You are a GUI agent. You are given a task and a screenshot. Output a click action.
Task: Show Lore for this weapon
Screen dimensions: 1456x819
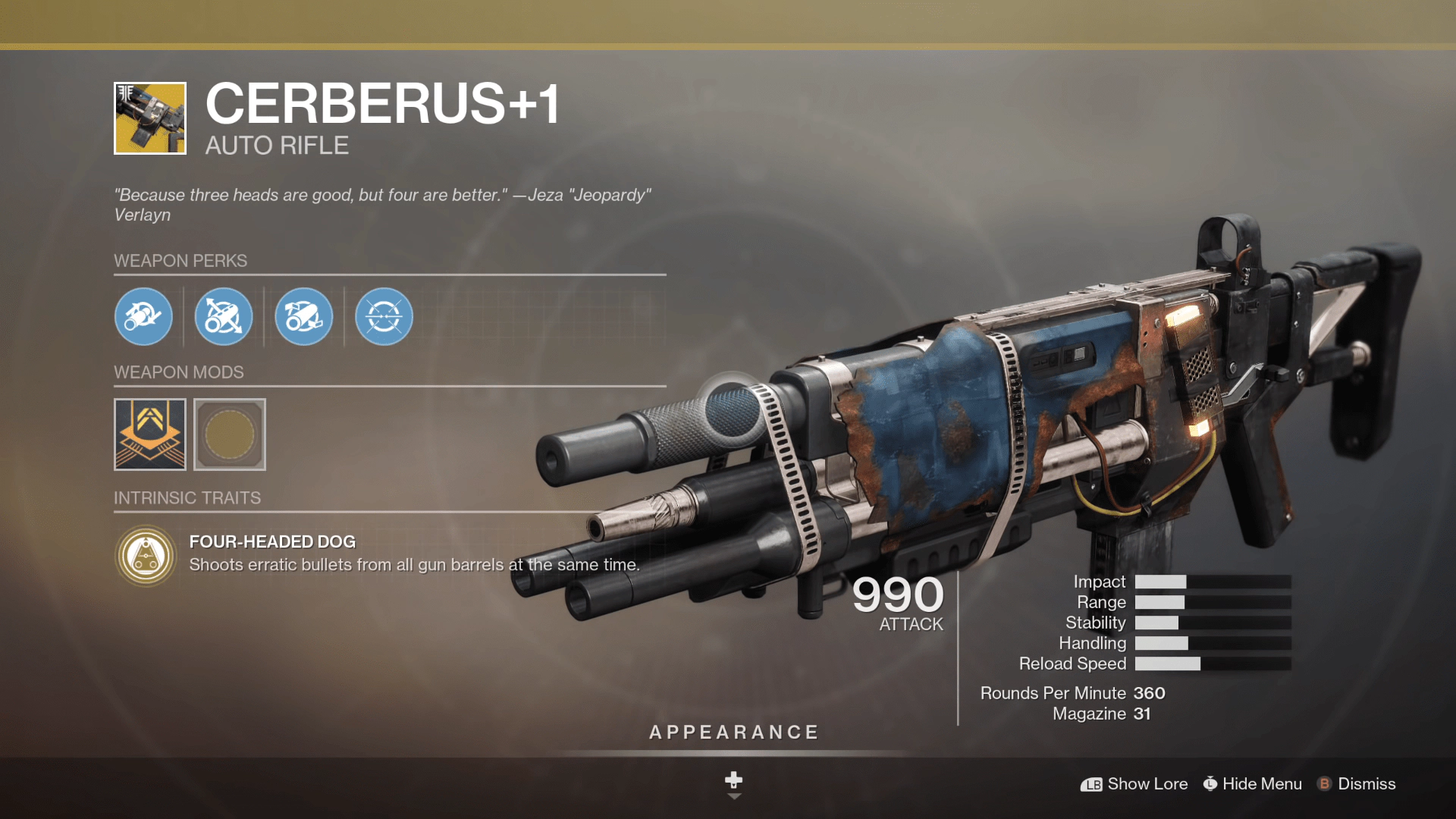coord(1134,784)
